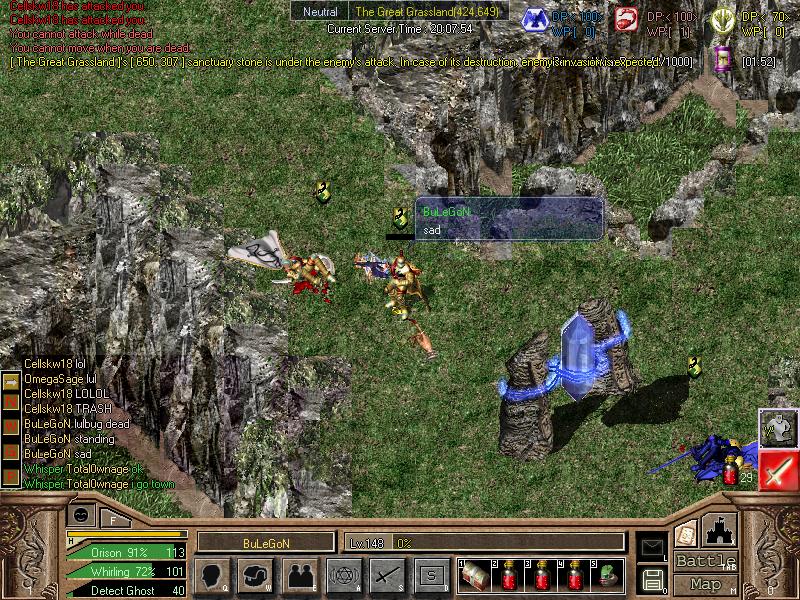Click the arrow button atop chat filters
800x600 pixels.
click(11, 381)
